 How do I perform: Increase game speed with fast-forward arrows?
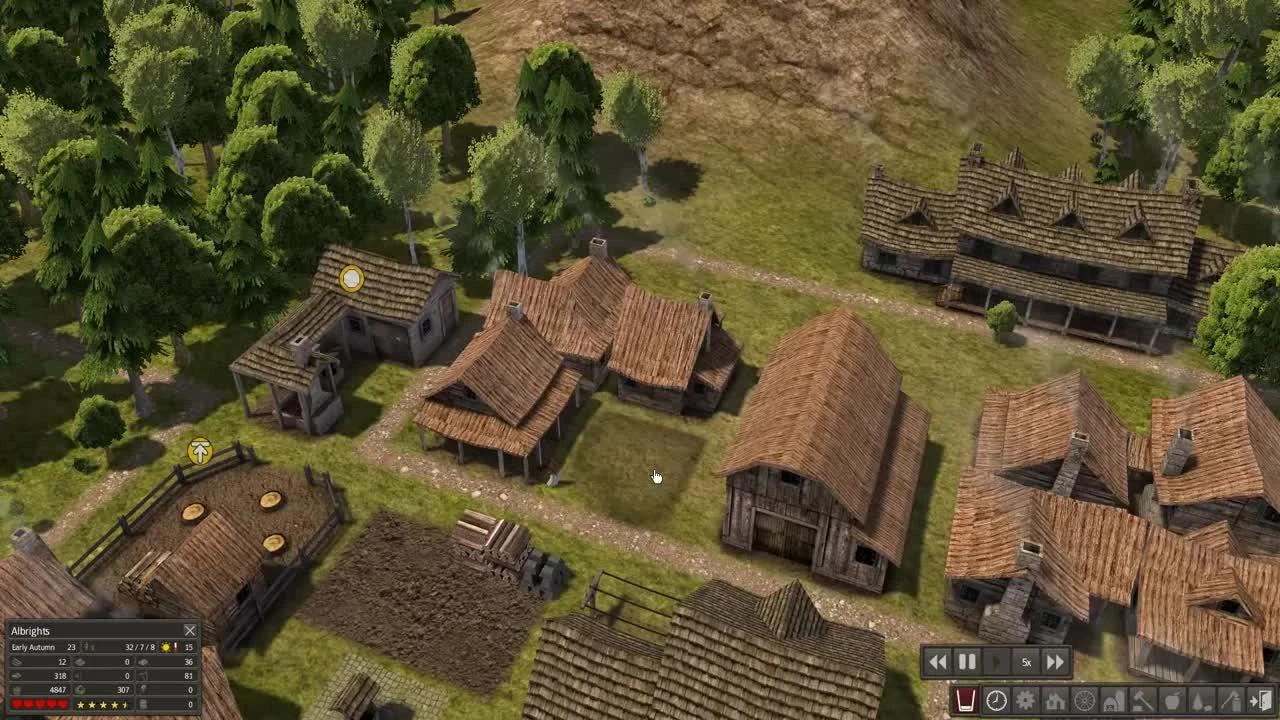(x=1055, y=661)
